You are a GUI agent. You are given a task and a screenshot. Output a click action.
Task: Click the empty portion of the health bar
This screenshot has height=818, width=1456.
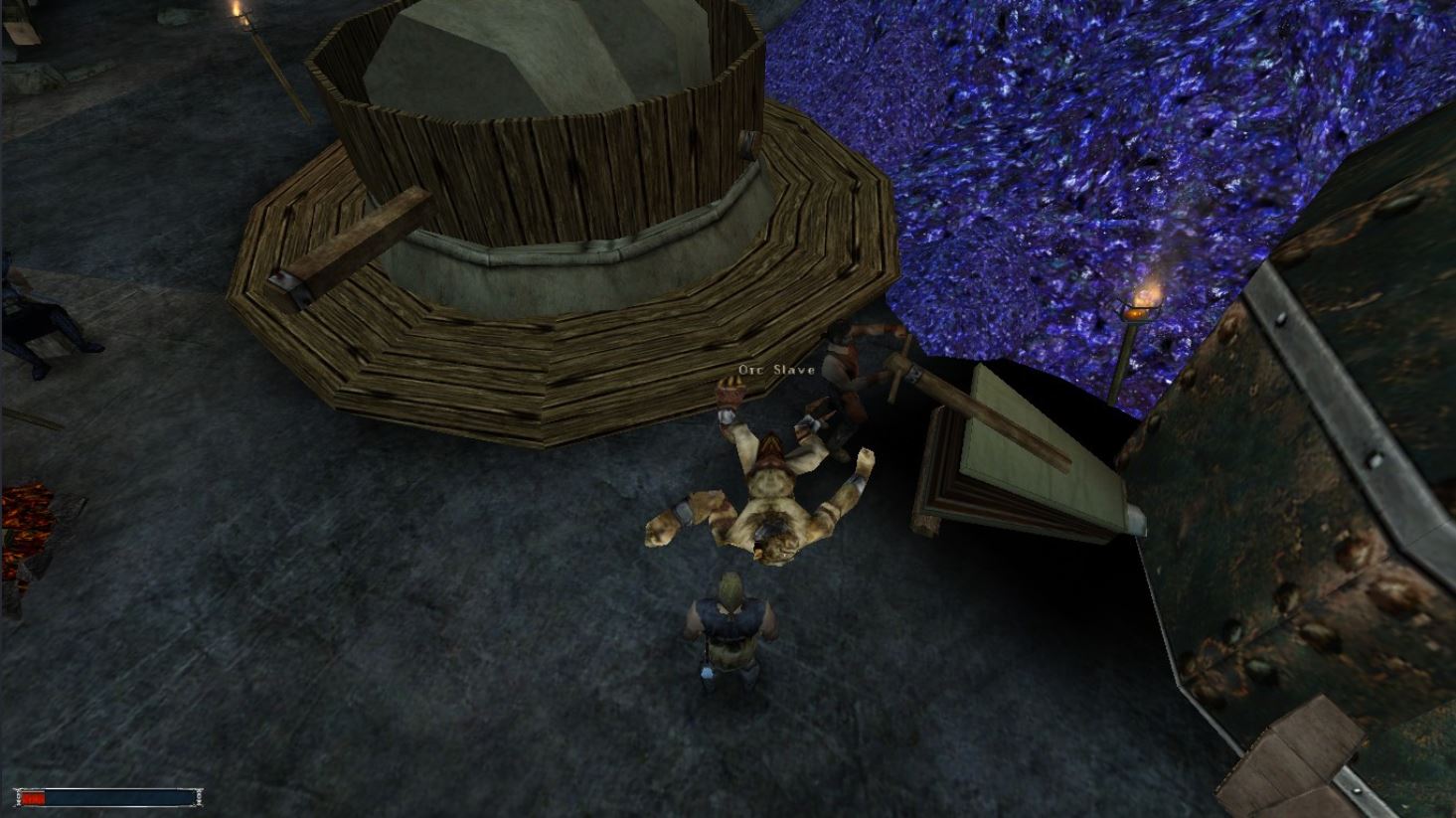(119, 796)
